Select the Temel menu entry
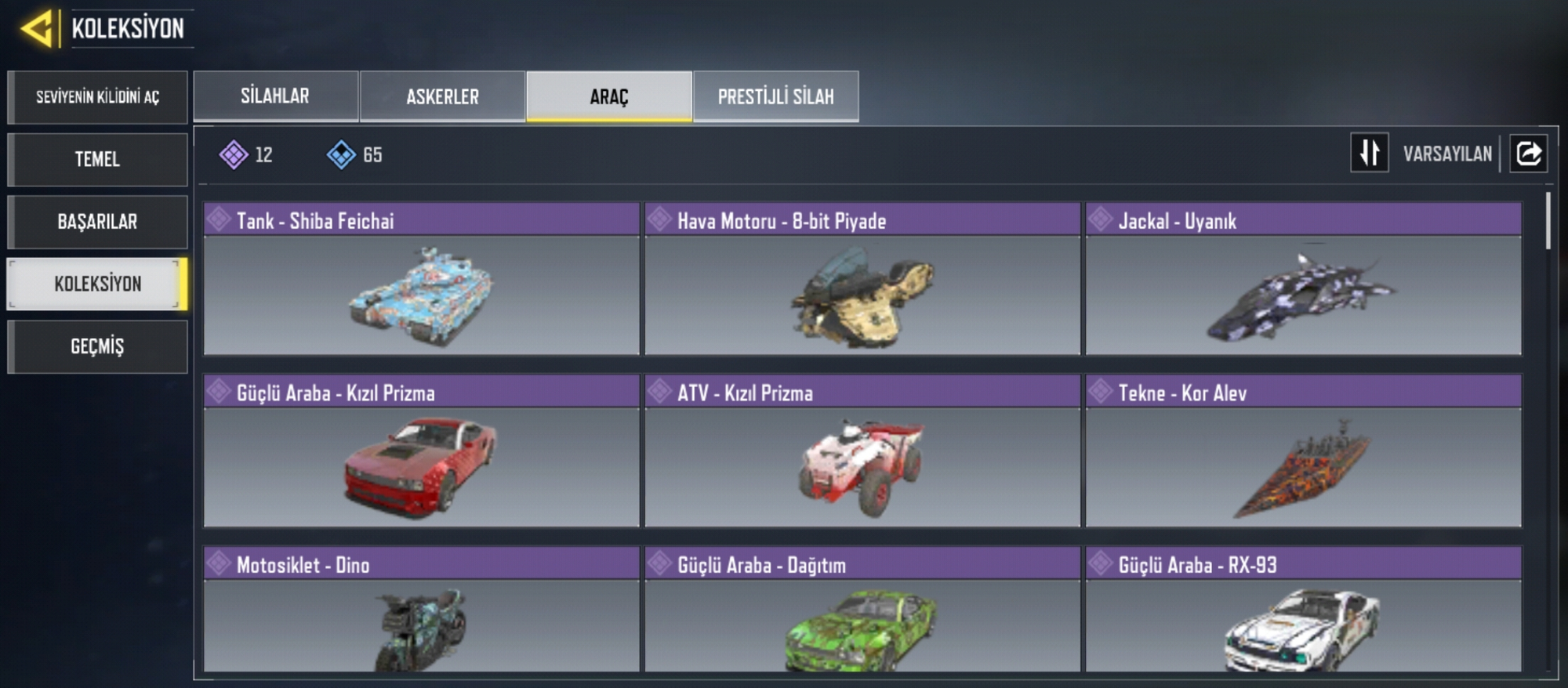This screenshot has width=1568, height=688. click(x=97, y=159)
